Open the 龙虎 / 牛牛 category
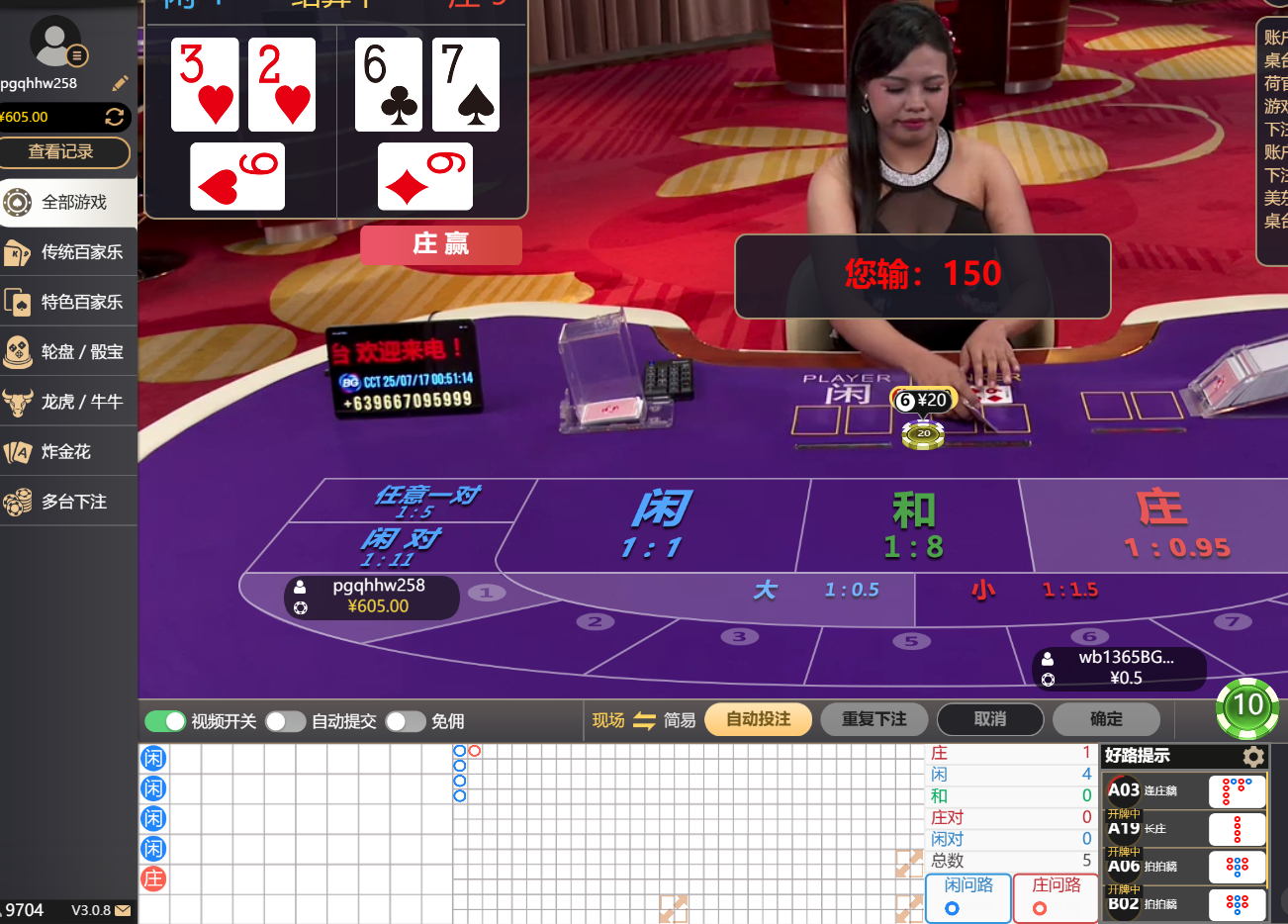 pos(69,402)
